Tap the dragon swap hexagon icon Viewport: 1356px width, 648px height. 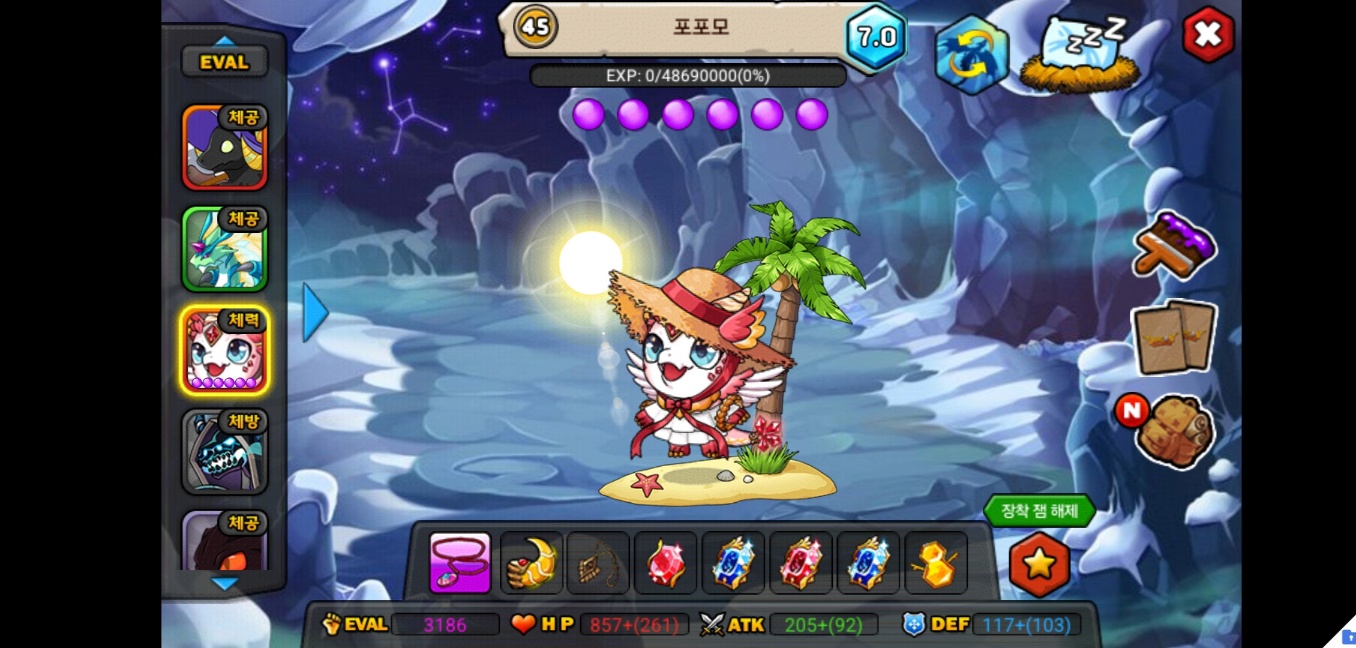[971, 54]
